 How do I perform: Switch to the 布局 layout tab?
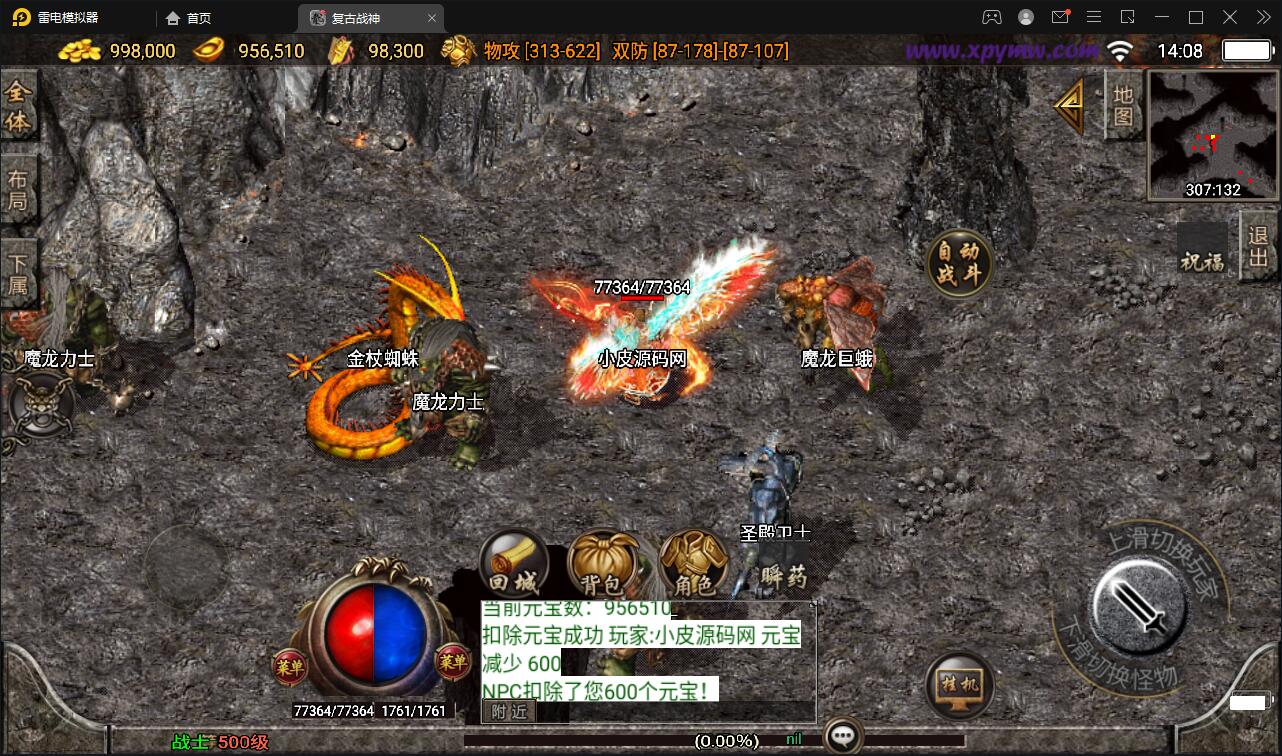click(18, 190)
